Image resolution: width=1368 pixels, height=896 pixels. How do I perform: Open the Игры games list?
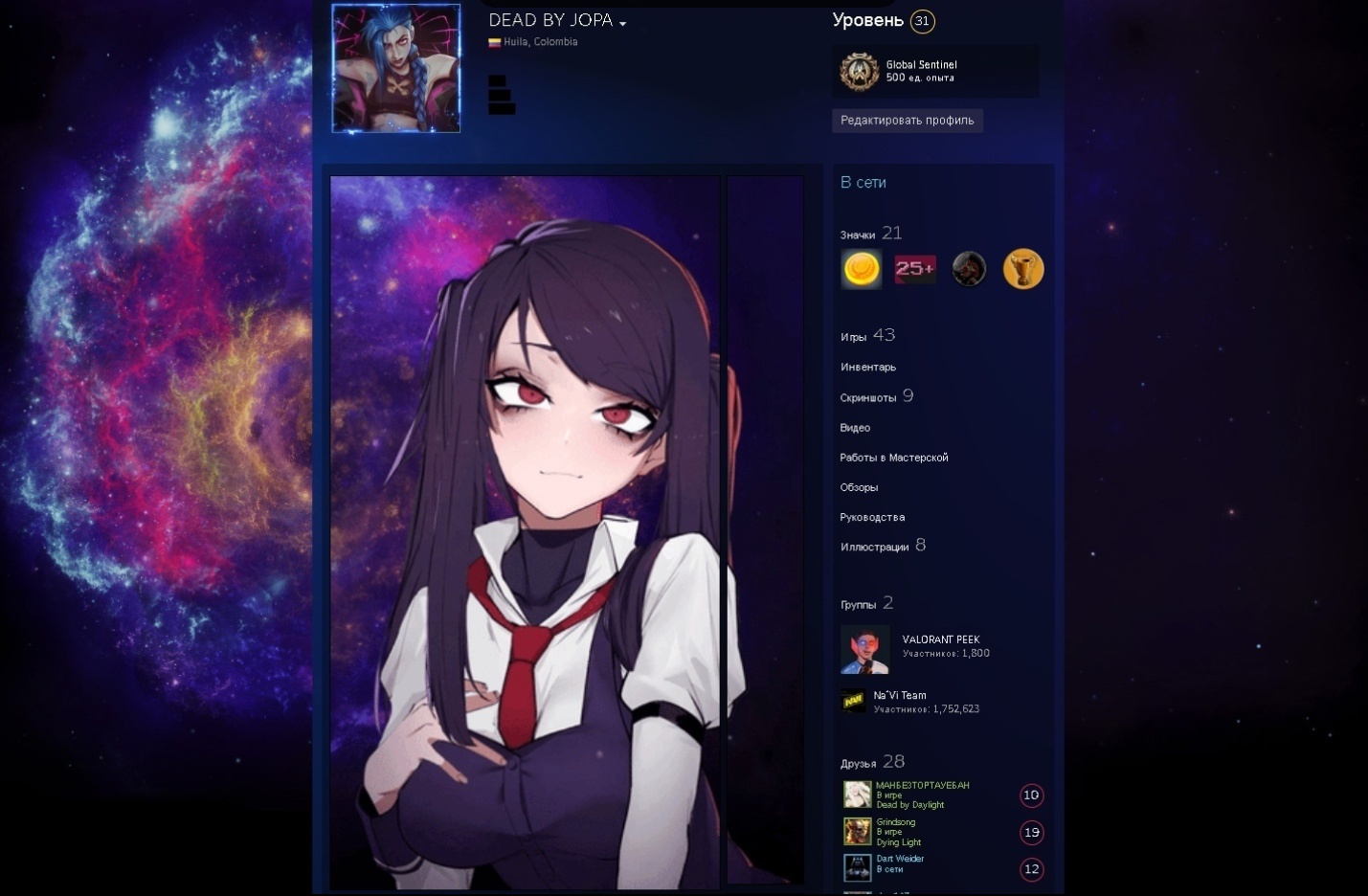854,337
